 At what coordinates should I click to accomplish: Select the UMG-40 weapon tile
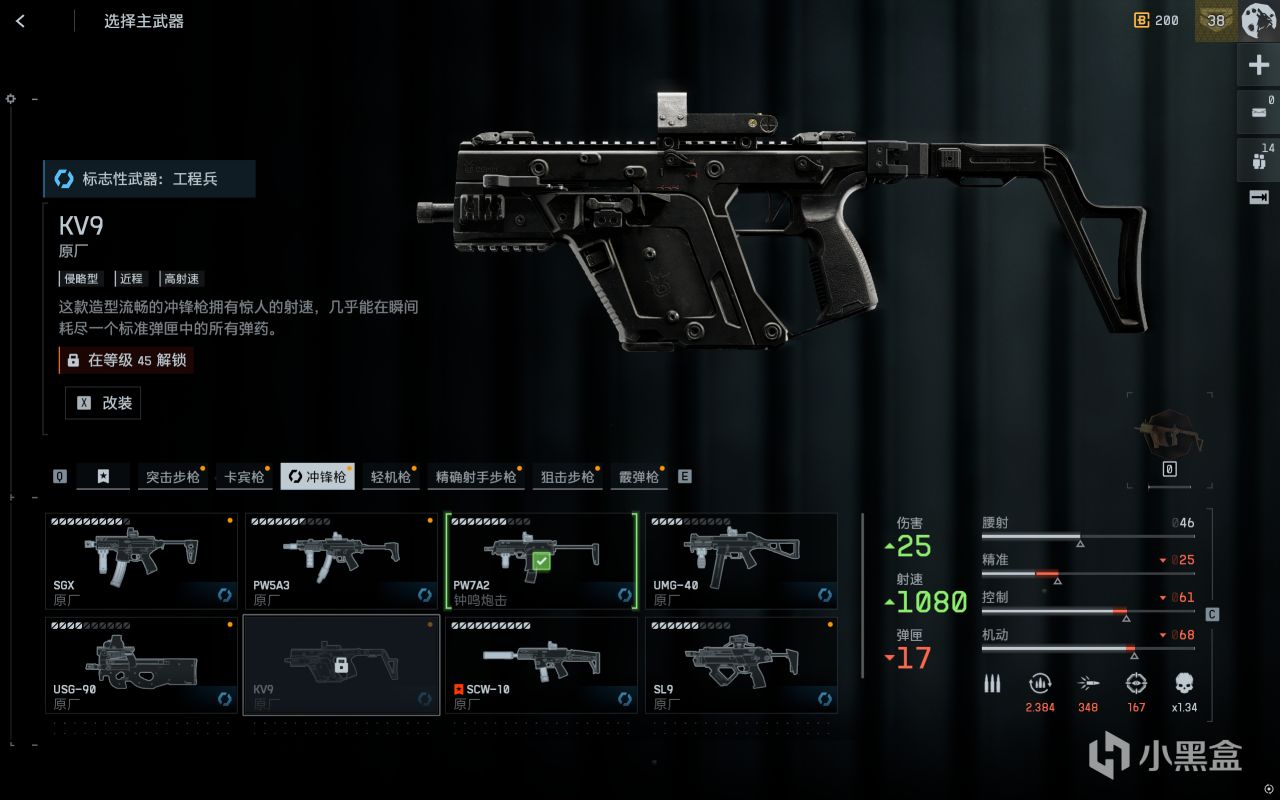point(741,561)
